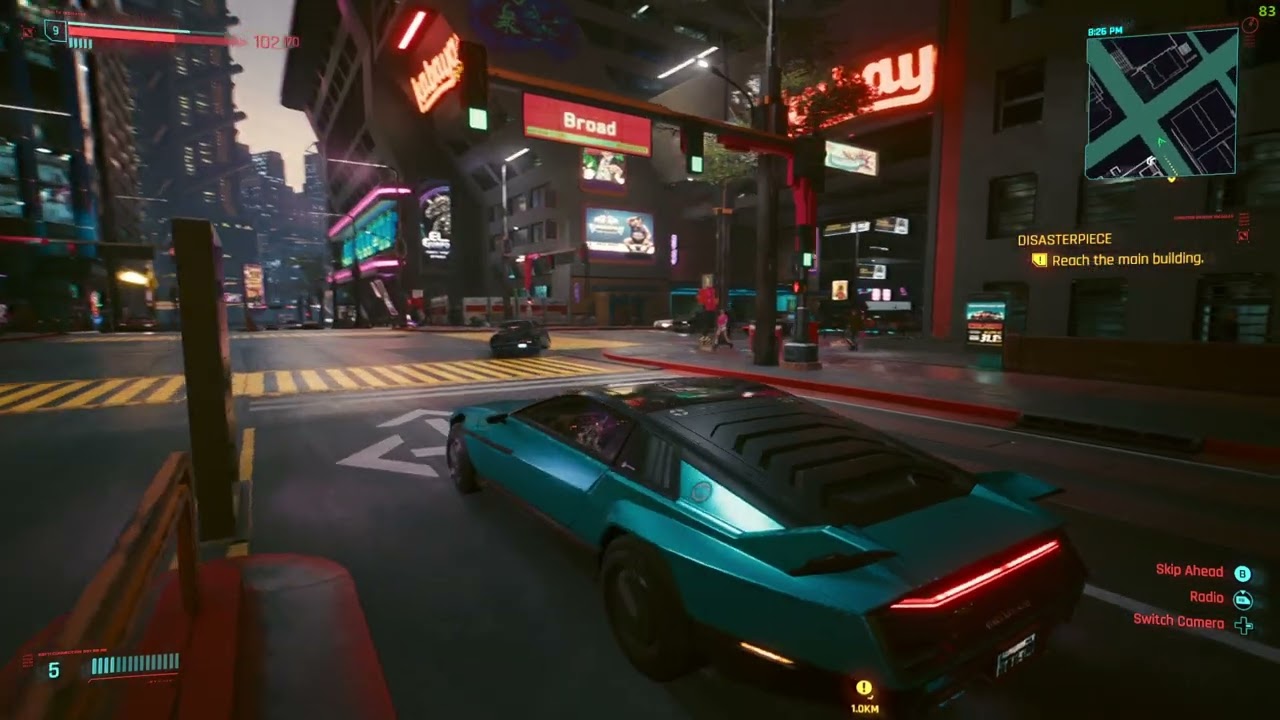Image resolution: width=1280 pixels, height=720 pixels.
Task: Click the level 9 badge near the health bar
Action: point(55,31)
